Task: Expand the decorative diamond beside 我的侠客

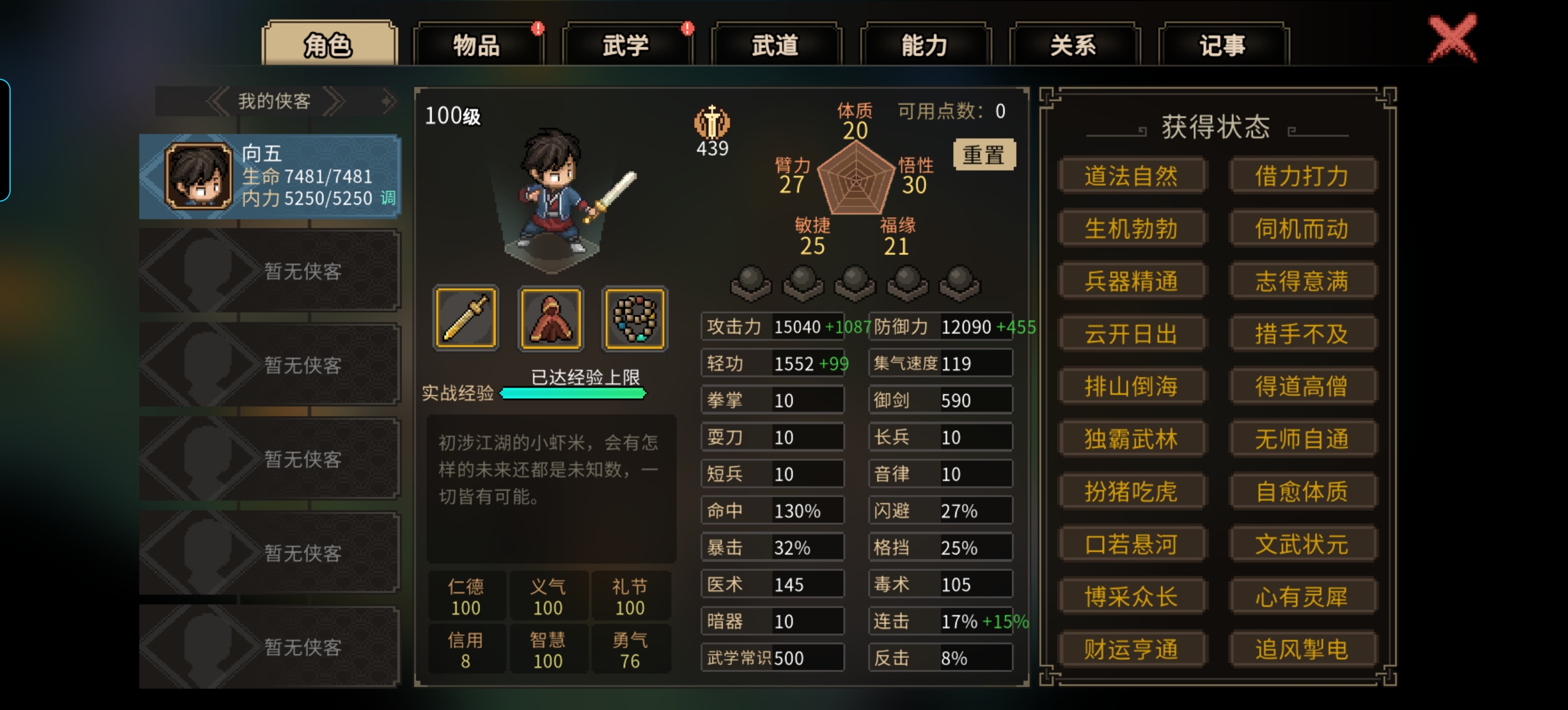Action: [386, 101]
